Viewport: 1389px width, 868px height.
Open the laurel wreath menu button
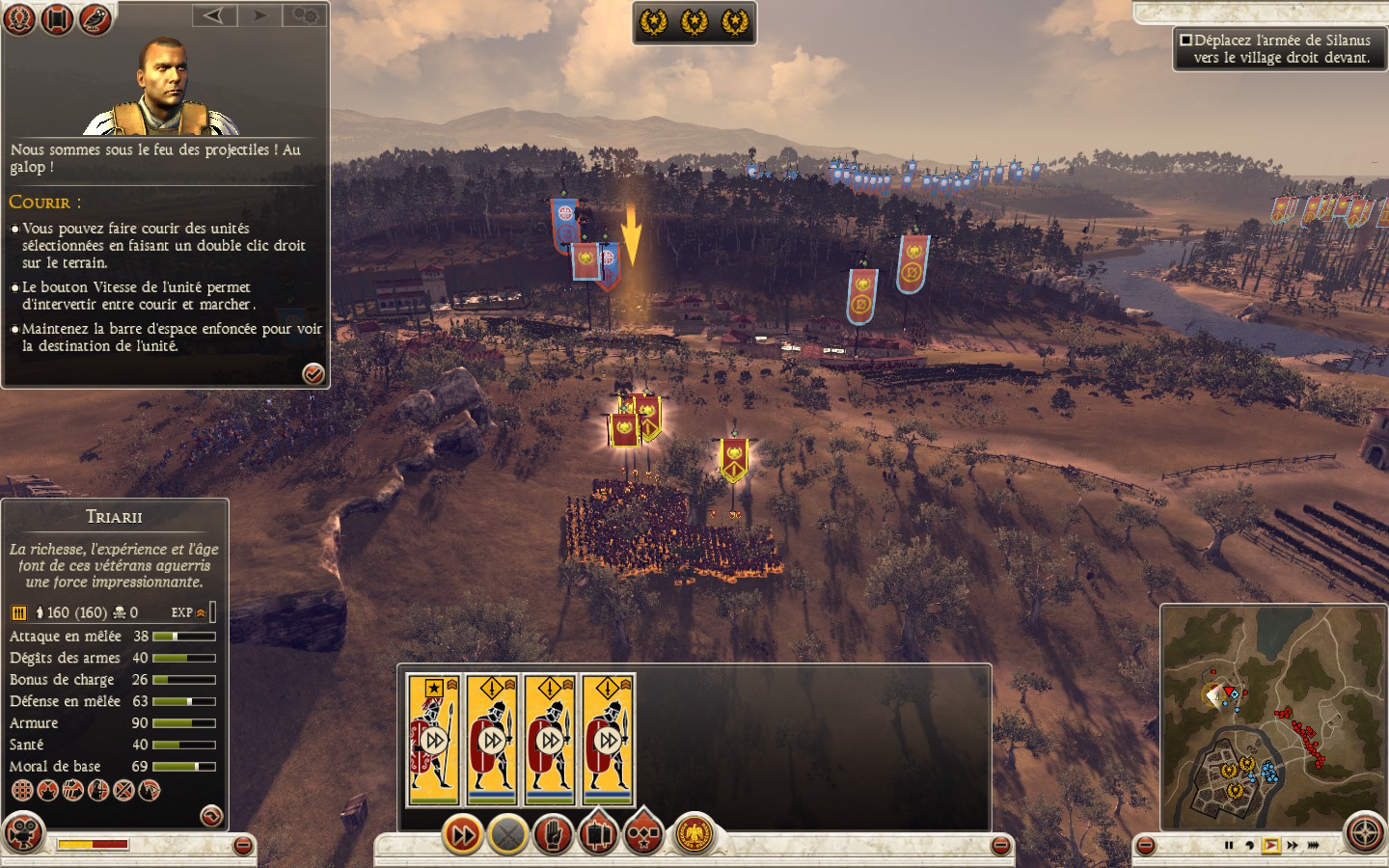coord(19,18)
